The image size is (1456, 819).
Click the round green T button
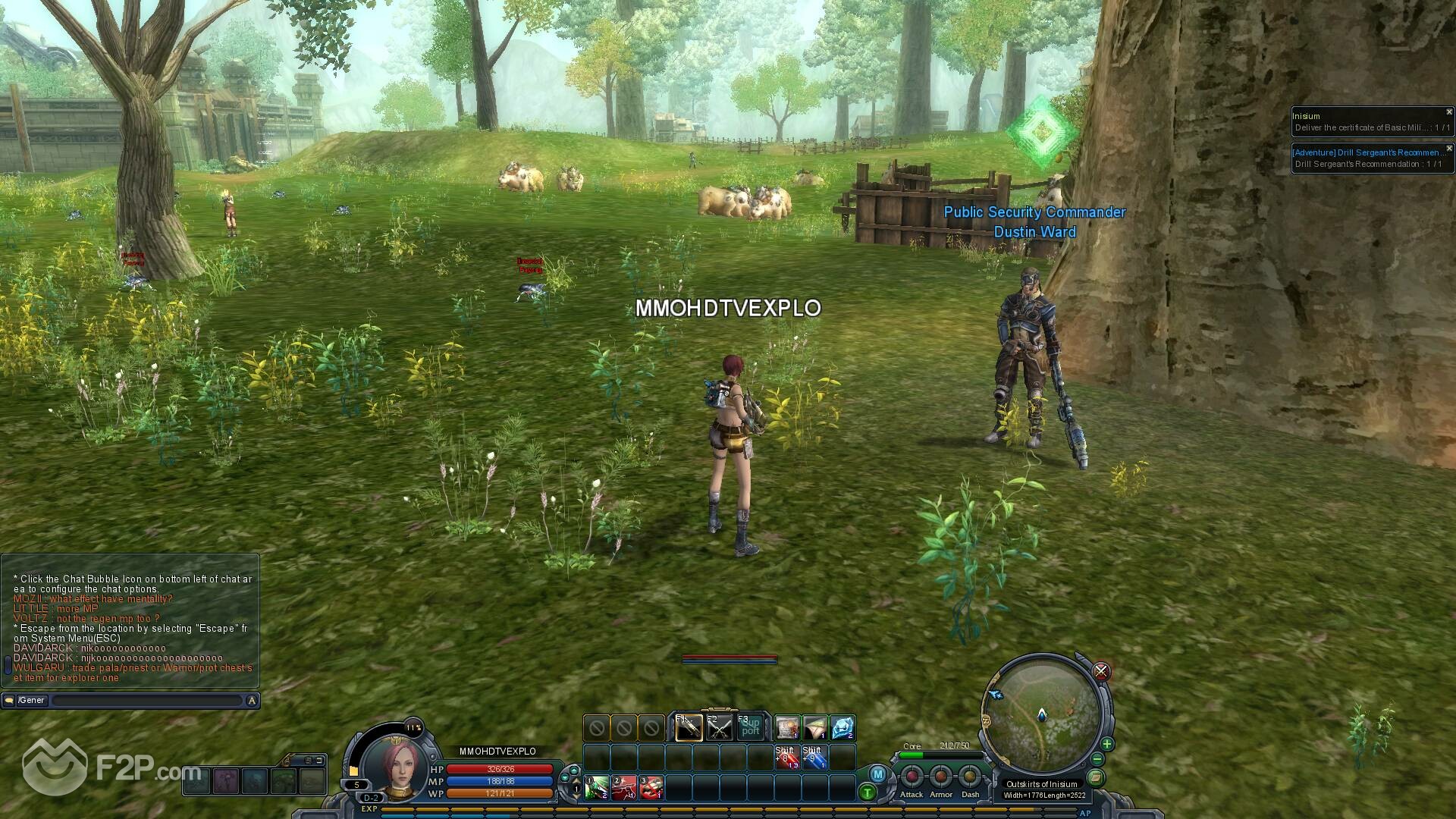(x=868, y=793)
